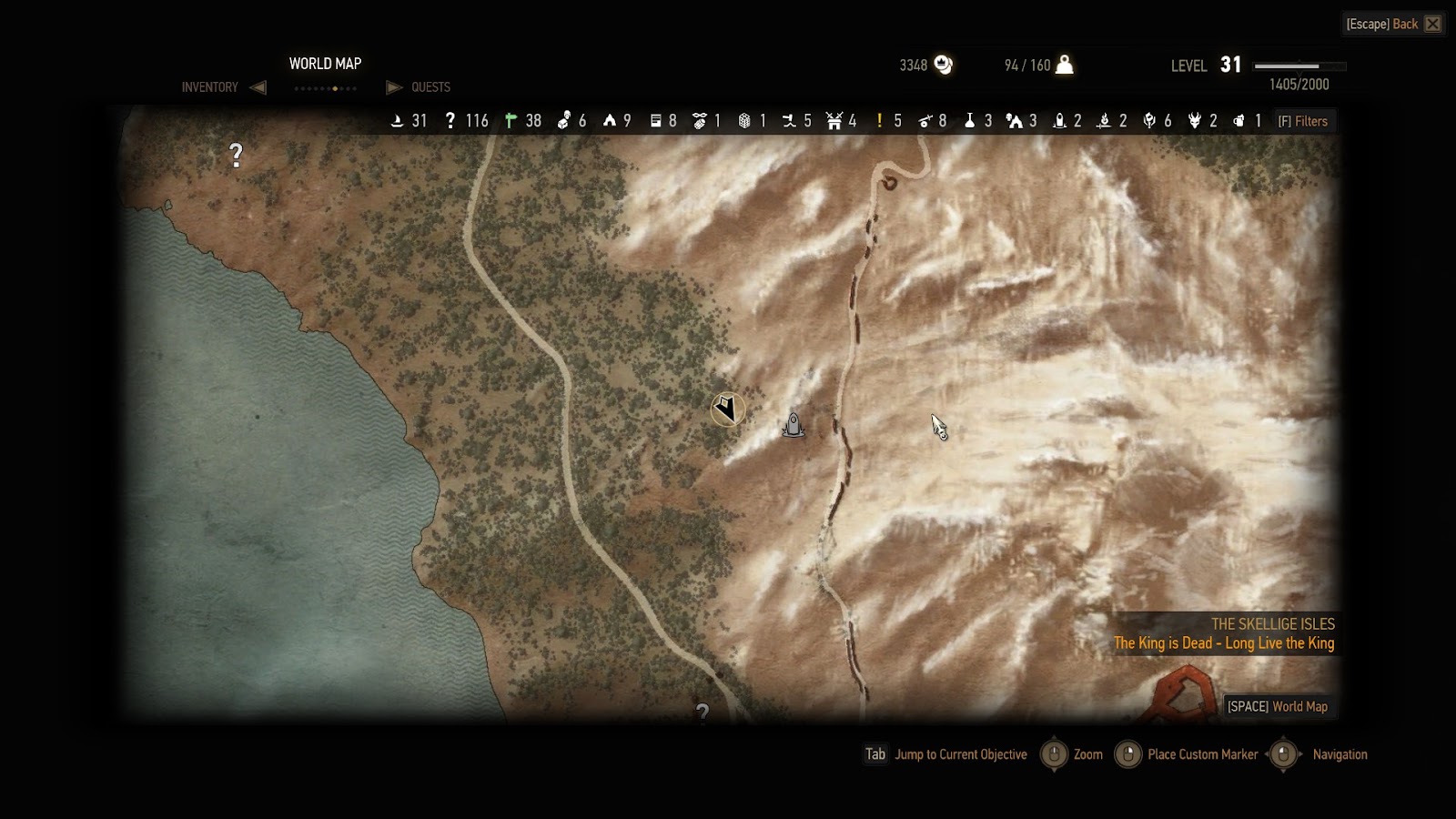This screenshot has height=819, width=1456.
Task: Click the undiscovered question mark near the northwest coast
Action: pos(237,156)
